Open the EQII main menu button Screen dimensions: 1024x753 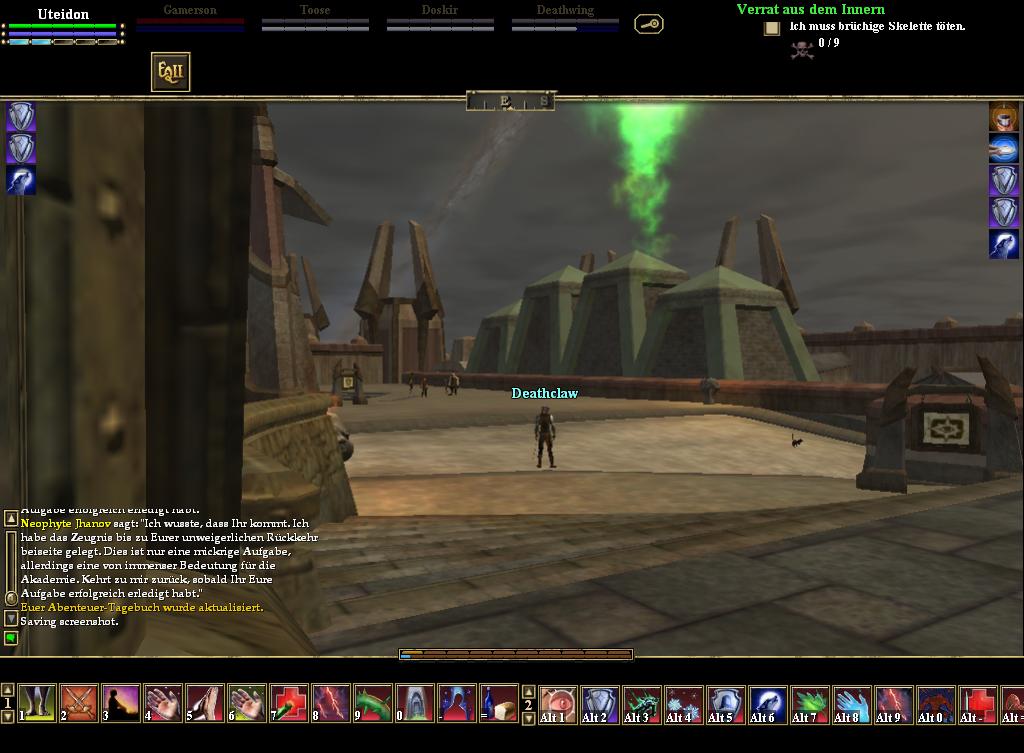tap(170, 72)
